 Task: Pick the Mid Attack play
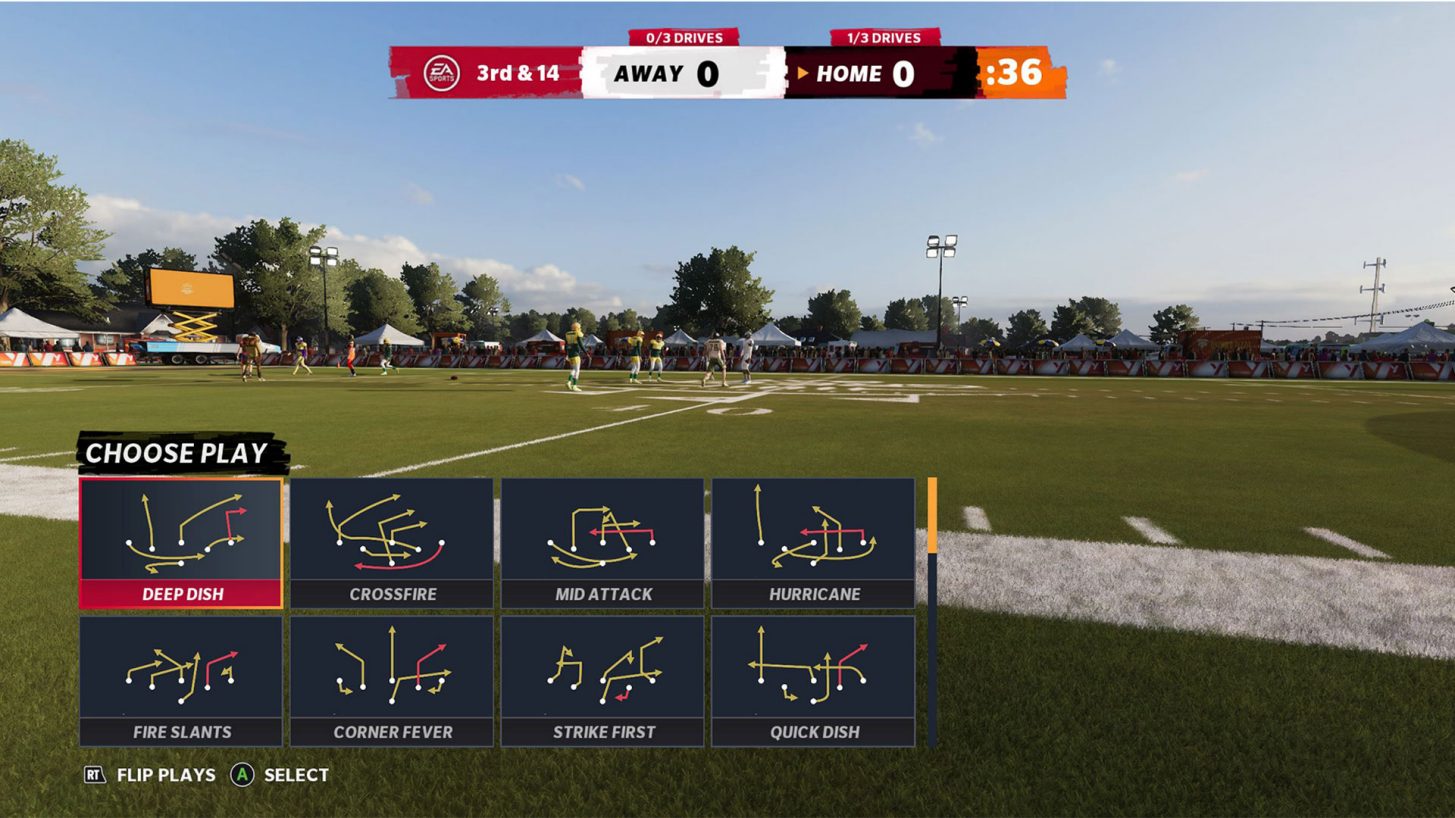[603, 543]
